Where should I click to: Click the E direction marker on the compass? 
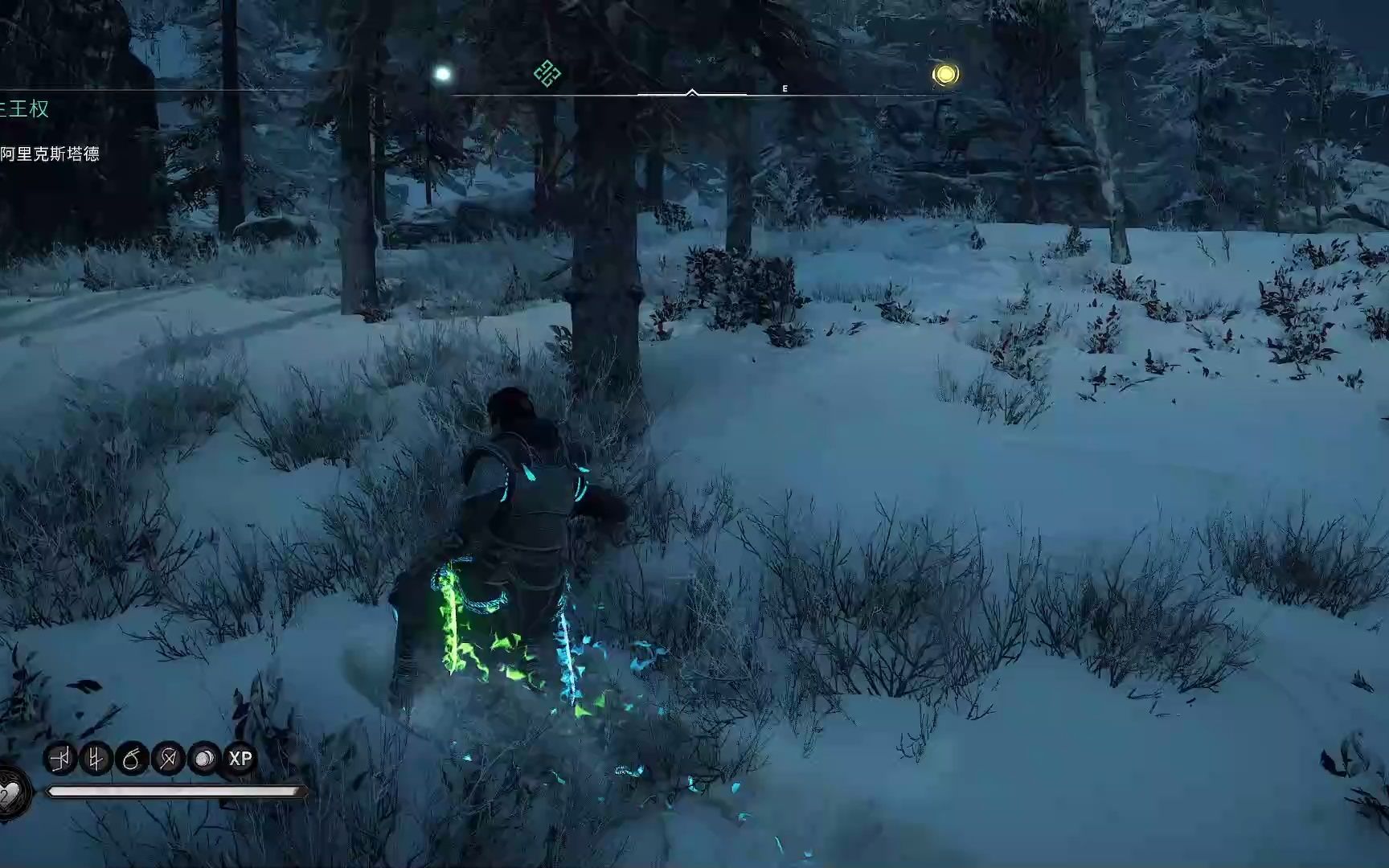[x=784, y=88]
